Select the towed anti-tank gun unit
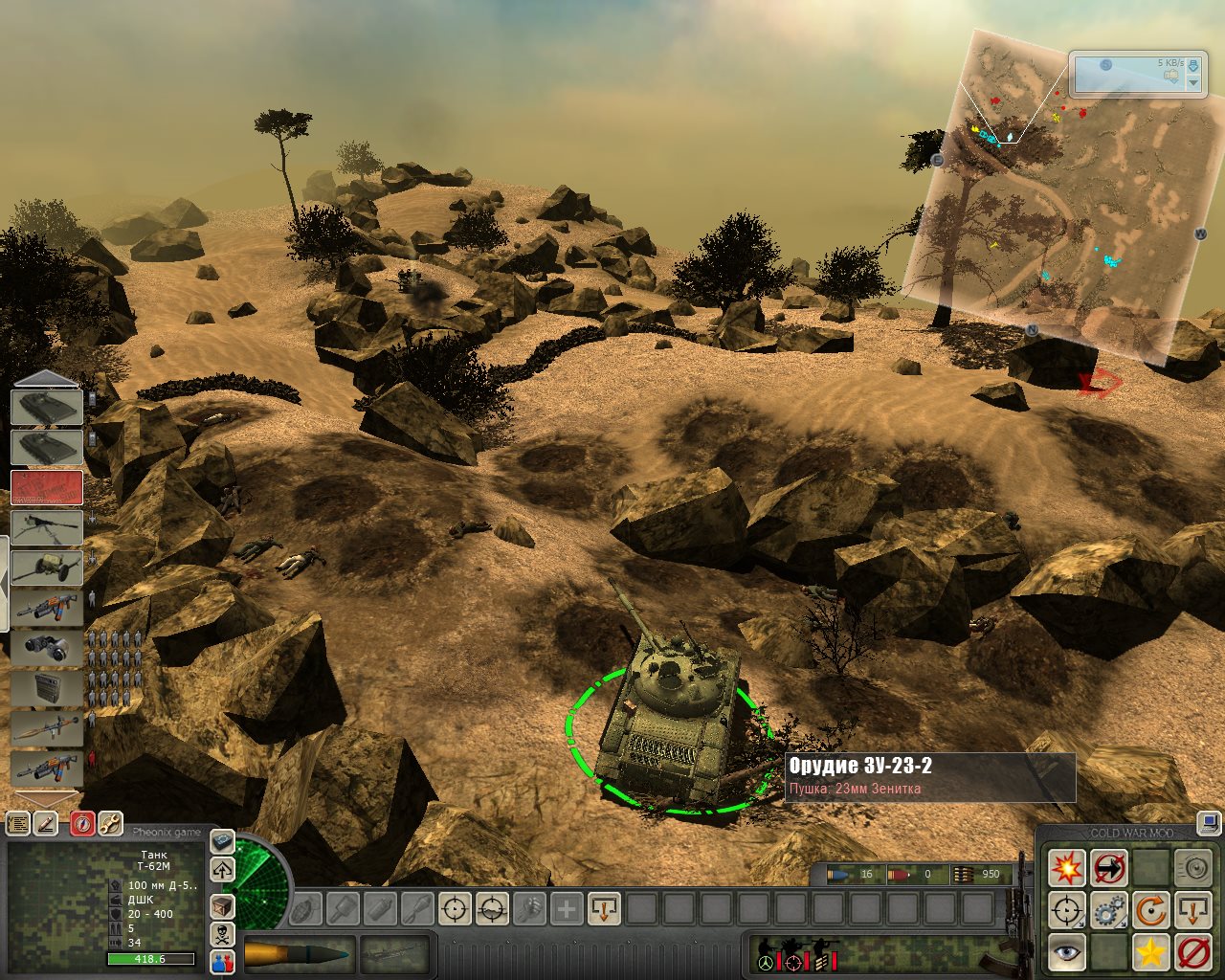 [x=46, y=567]
